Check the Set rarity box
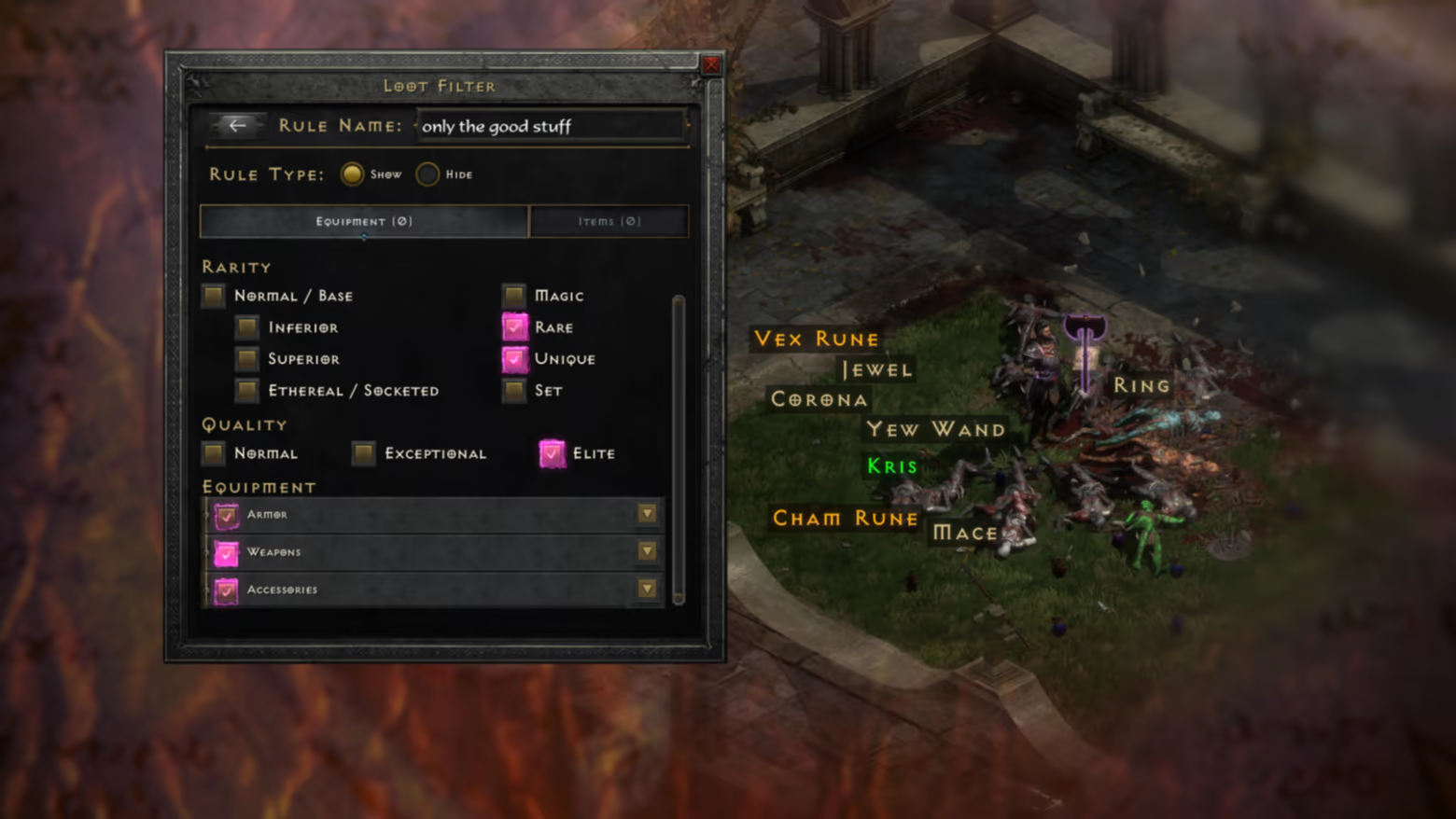 pos(514,390)
